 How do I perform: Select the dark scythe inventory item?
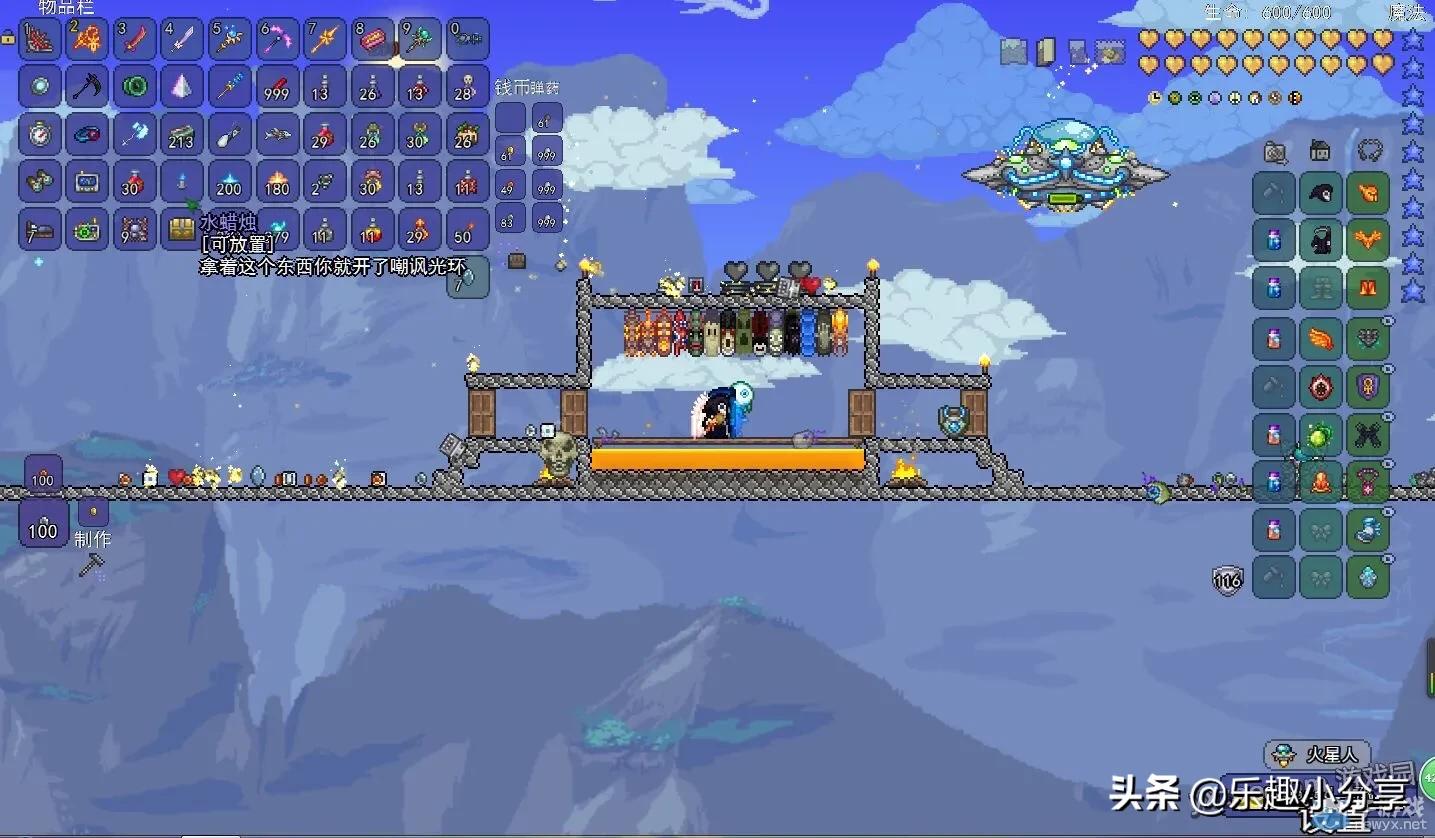87,87
